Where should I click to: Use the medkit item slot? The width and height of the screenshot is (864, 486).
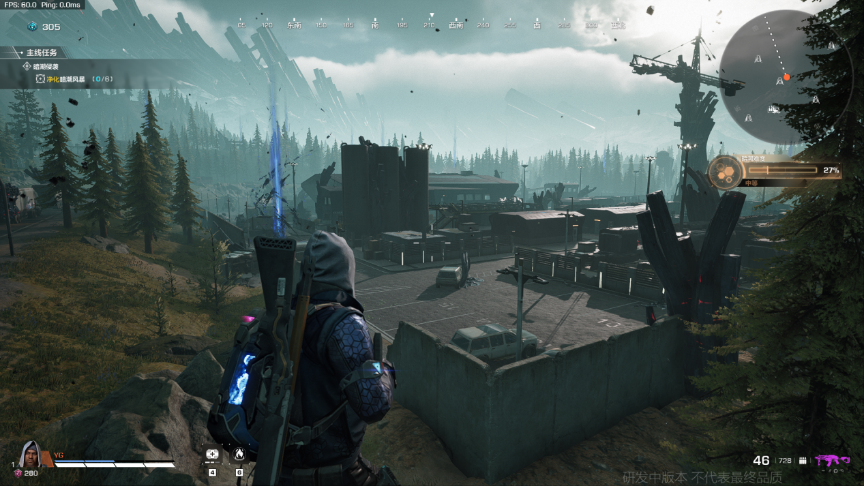pyautogui.click(x=212, y=455)
